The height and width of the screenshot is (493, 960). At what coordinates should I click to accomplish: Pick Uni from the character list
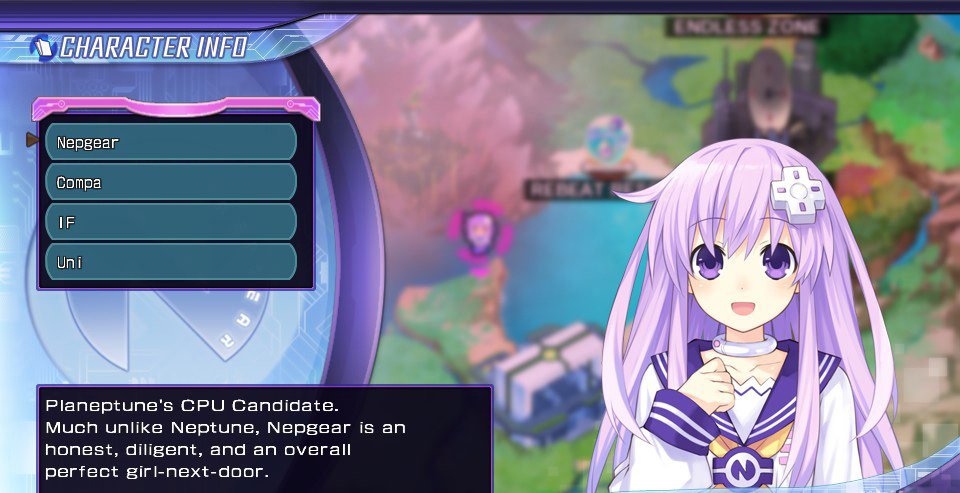coord(171,262)
